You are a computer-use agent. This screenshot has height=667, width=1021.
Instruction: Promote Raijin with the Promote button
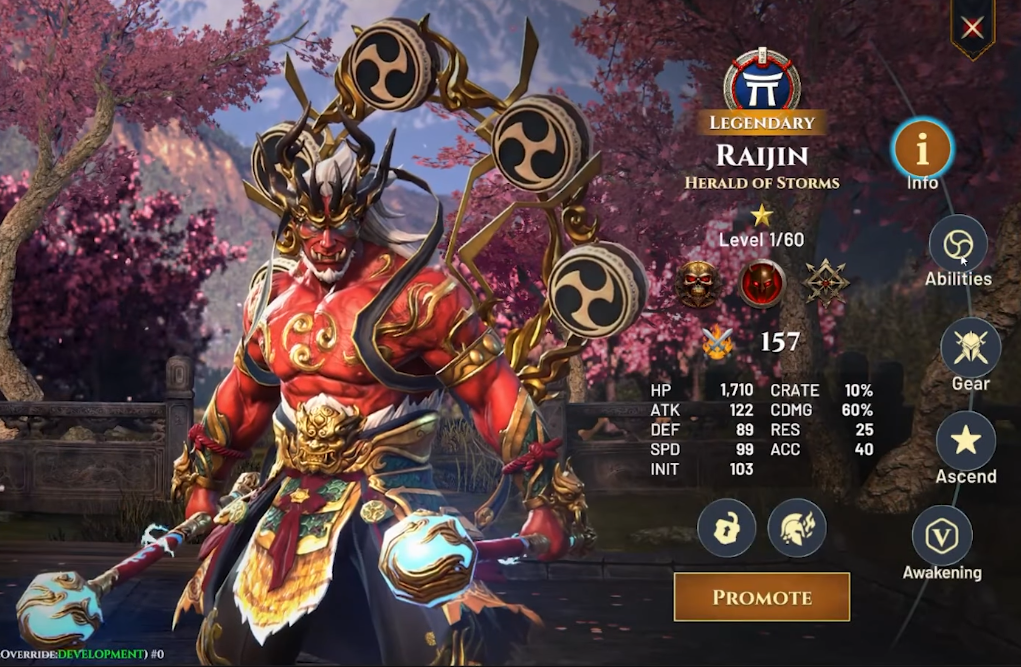pos(762,597)
